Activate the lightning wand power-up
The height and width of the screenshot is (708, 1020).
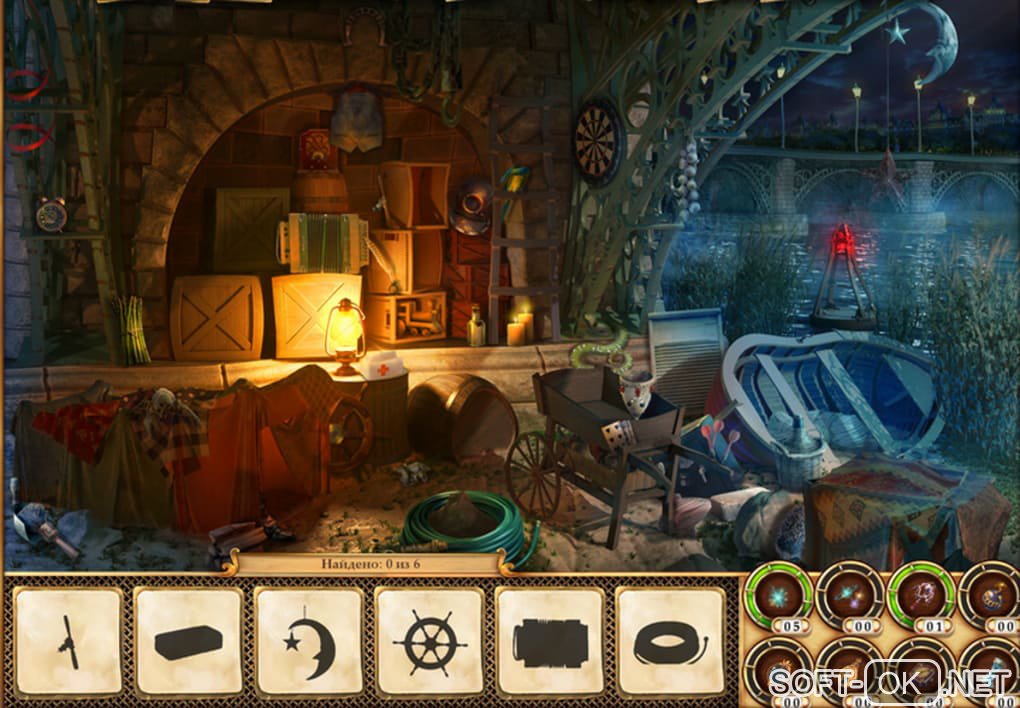[920, 595]
